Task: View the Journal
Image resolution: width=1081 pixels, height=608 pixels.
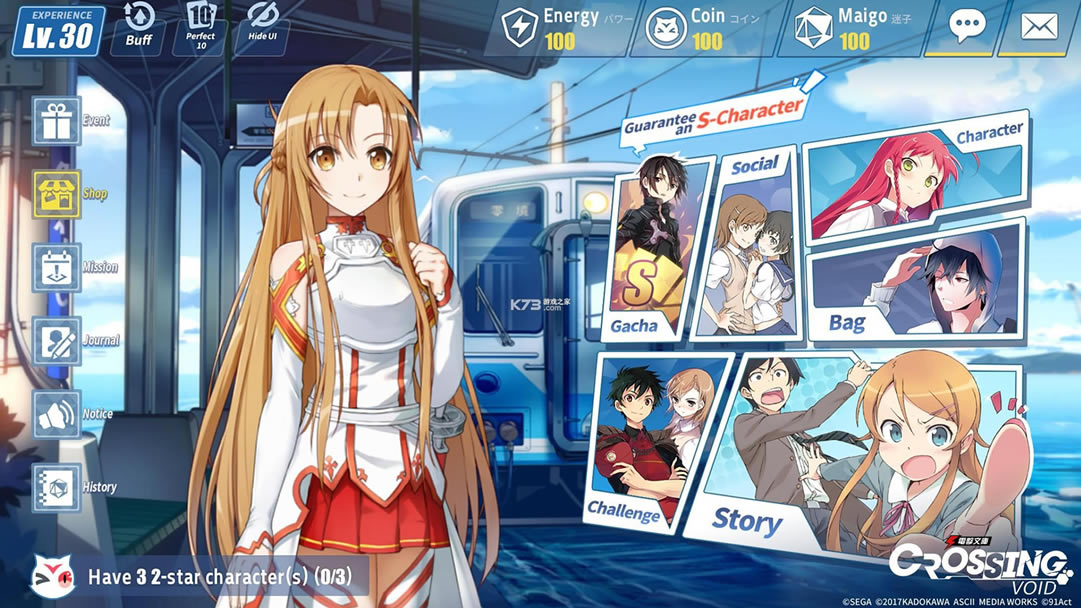Action: (x=57, y=340)
